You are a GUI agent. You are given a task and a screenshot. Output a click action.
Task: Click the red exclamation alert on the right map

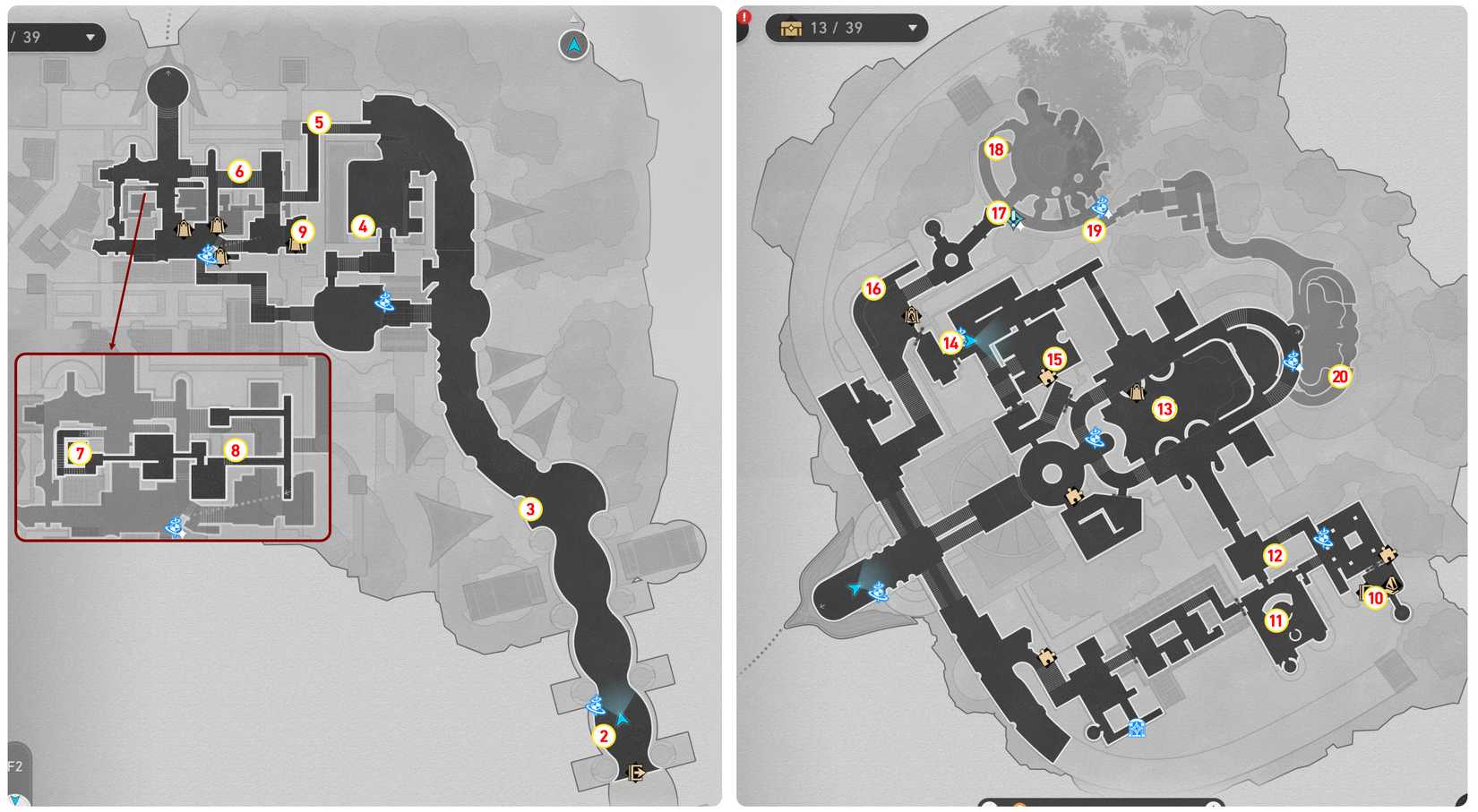pos(742,18)
